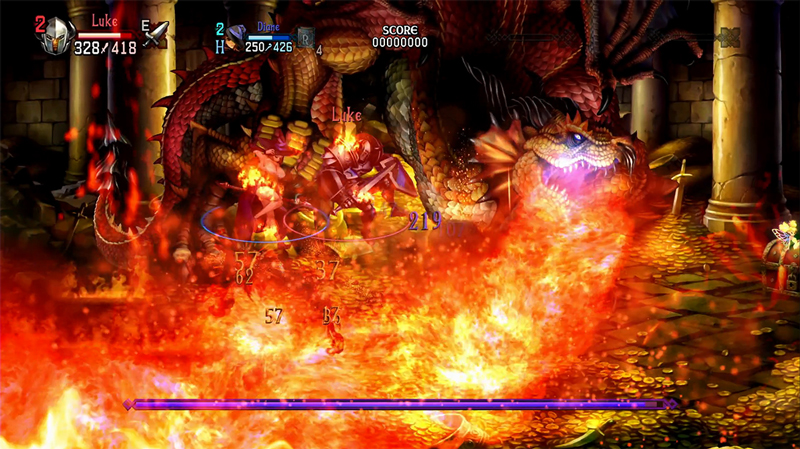
Task: Select the equipped sword icon
Action: coord(155,35)
